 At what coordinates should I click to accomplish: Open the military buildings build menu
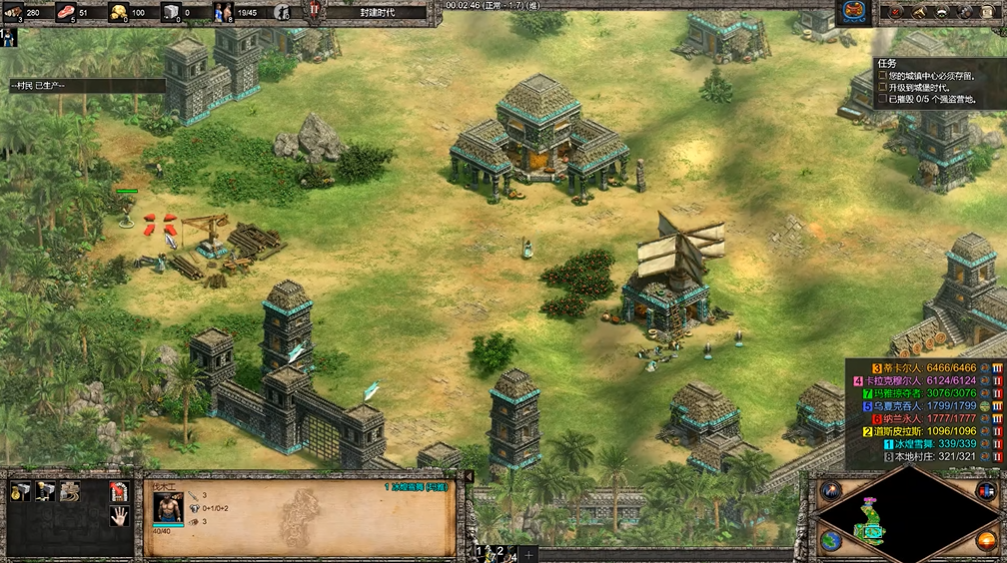click(x=45, y=491)
